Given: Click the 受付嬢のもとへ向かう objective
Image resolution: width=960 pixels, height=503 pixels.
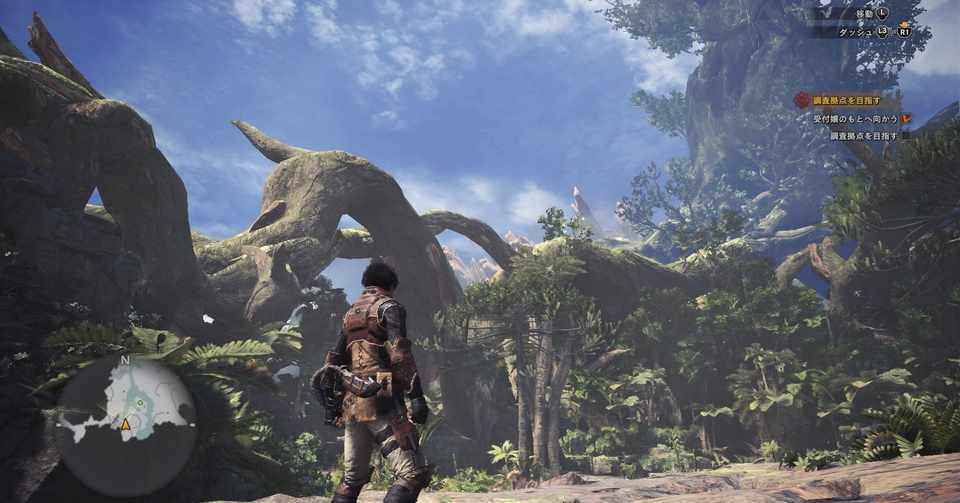Looking at the screenshot, I should pos(854,118).
